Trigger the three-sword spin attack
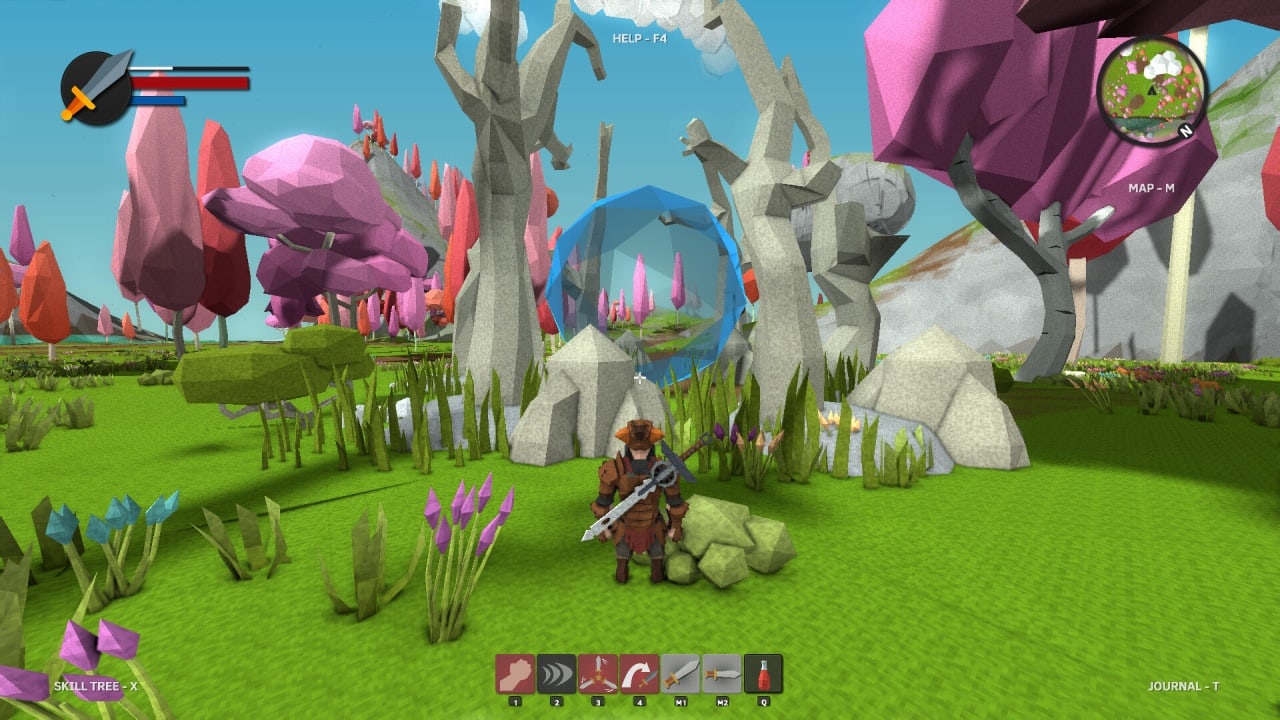 coord(598,674)
